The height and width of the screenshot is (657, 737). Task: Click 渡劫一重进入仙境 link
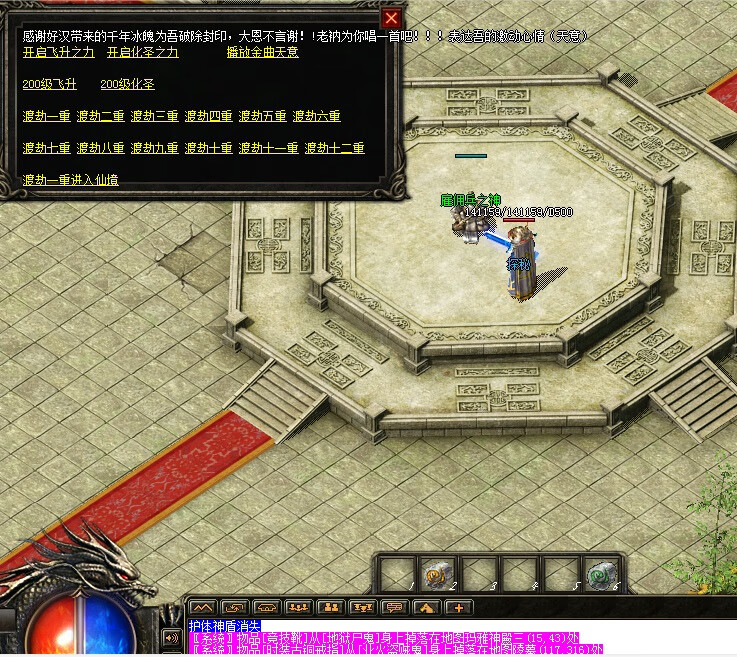click(70, 180)
